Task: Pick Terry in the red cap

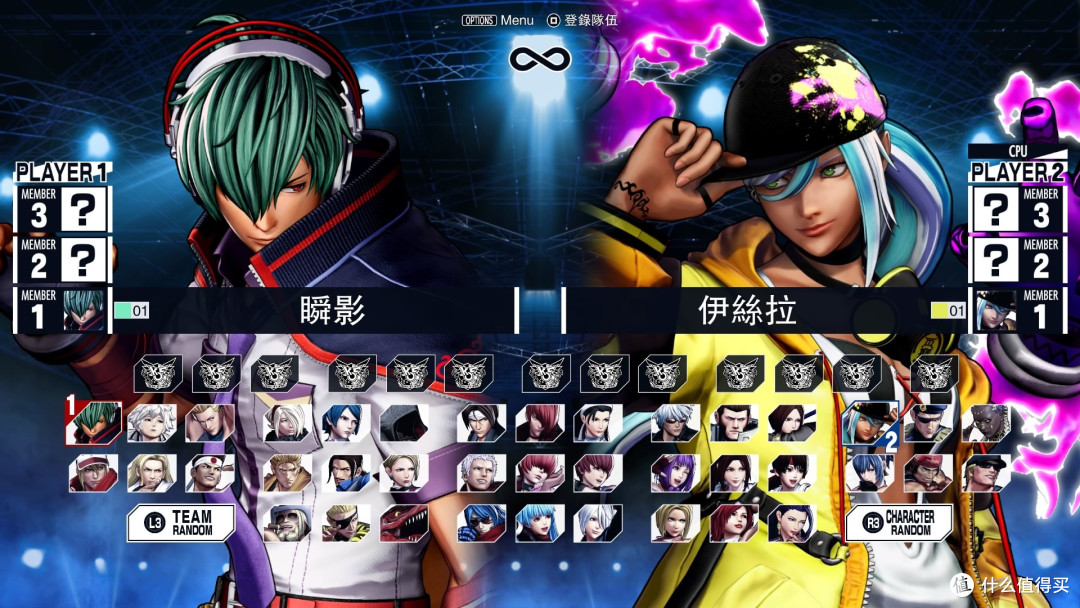Action: (x=94, y=473)
